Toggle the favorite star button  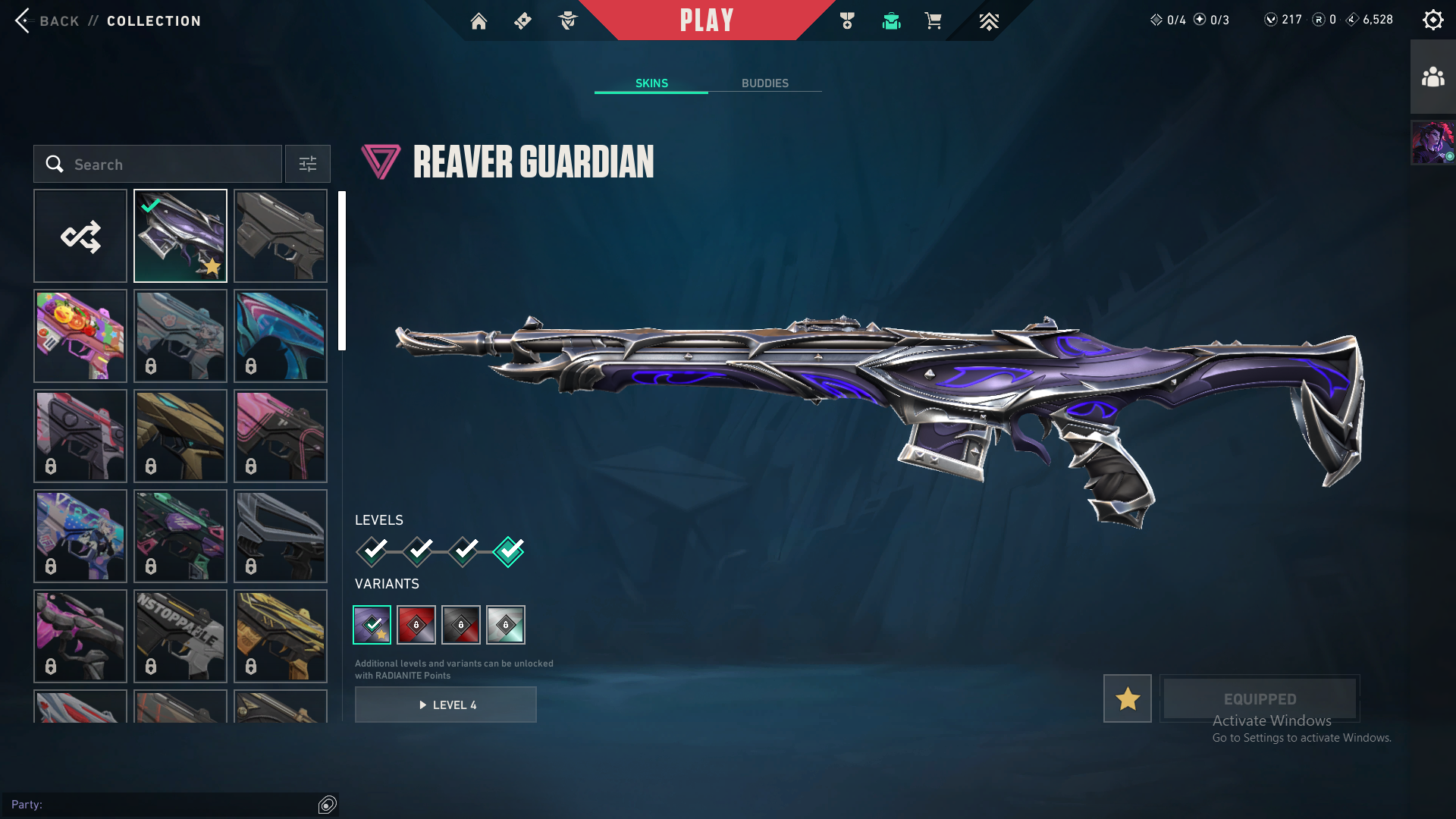click(x=1127, y=698)
